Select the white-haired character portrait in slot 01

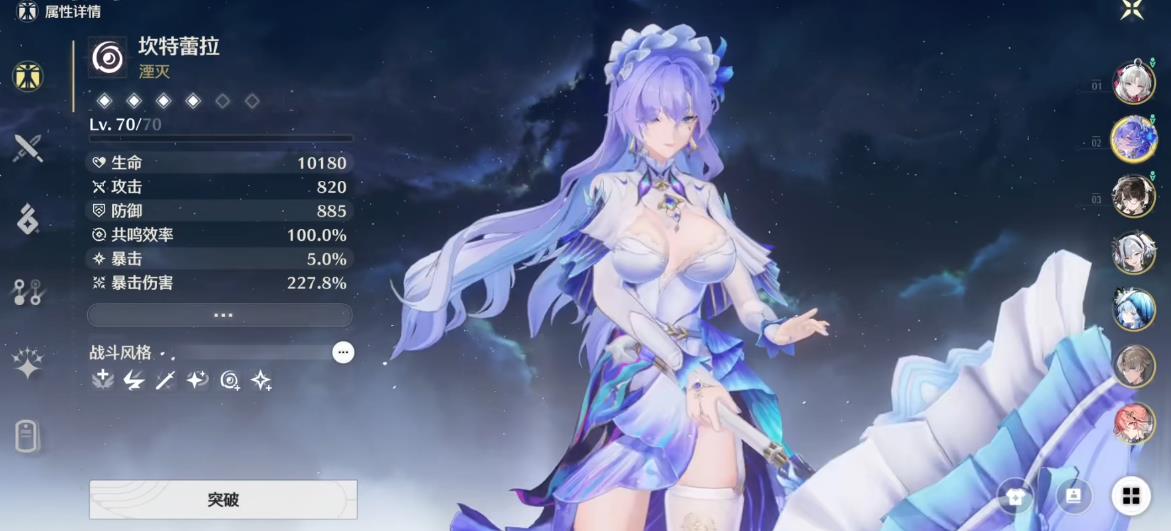[1134, 86]
